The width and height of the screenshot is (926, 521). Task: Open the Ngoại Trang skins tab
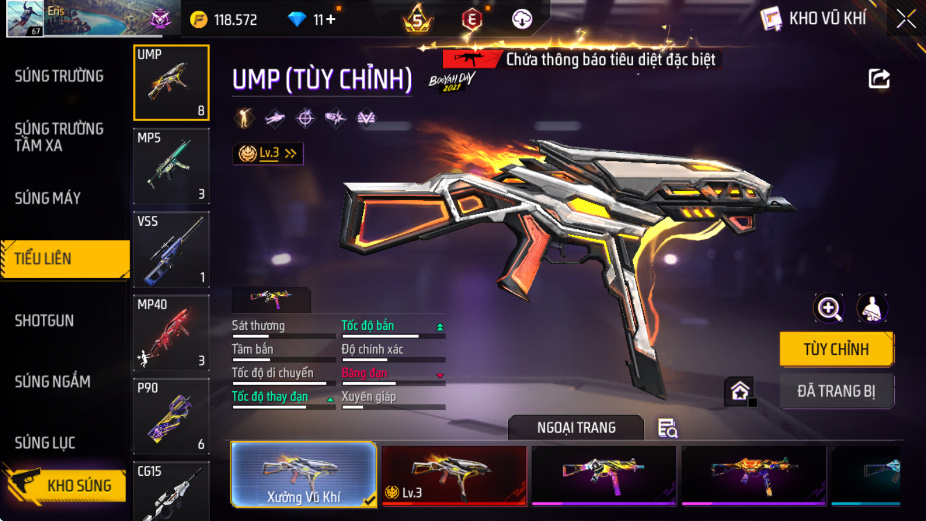click(575, 428)
